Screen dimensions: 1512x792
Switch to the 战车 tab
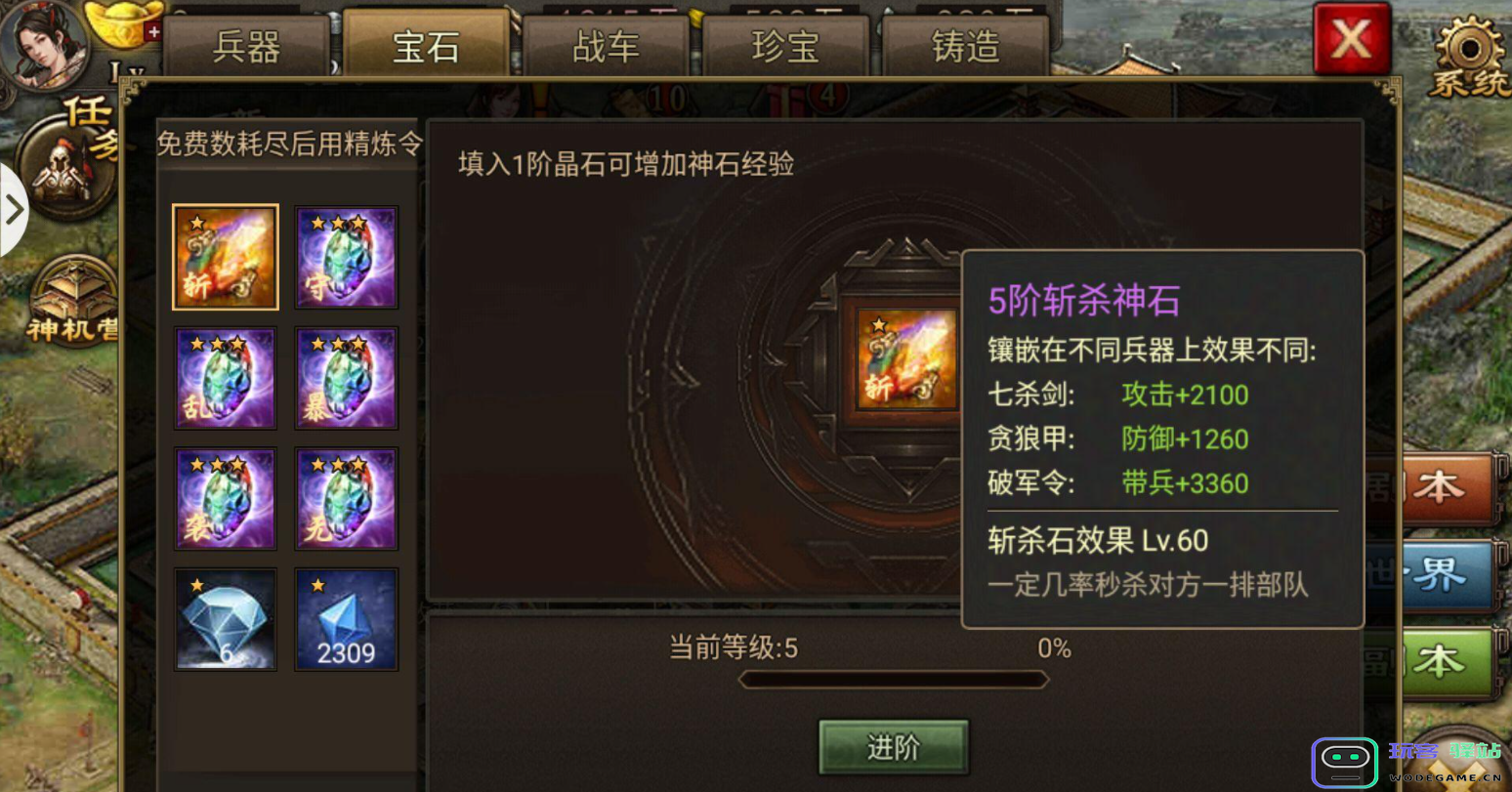(604, 45)
